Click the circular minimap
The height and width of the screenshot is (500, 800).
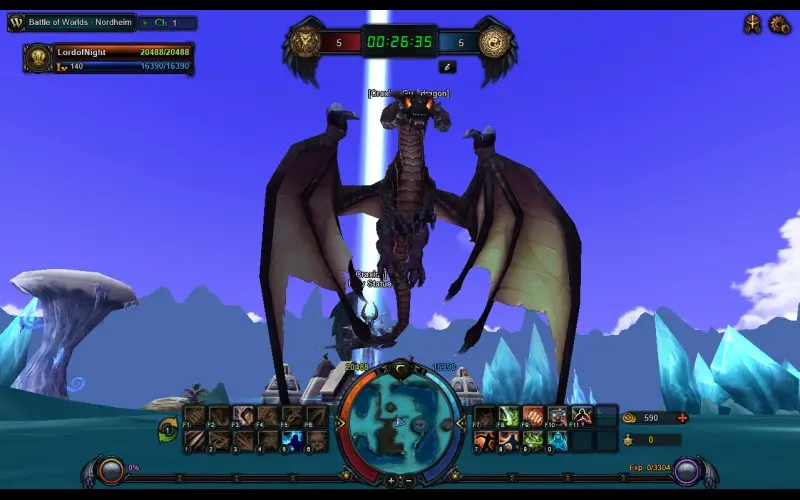tap(400, 423)
